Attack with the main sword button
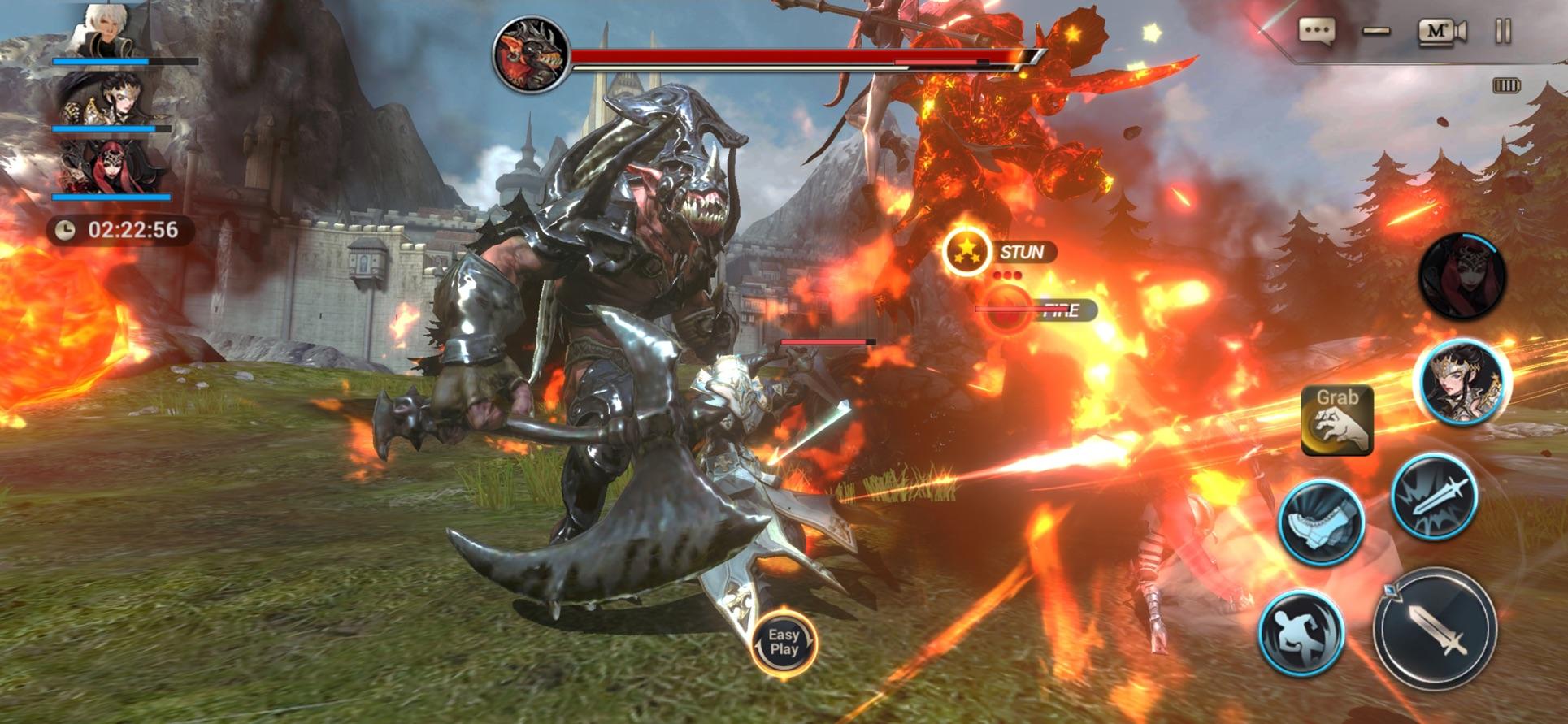The width and height of the screenshot is (1568, 724). (x=1436, y=630)
